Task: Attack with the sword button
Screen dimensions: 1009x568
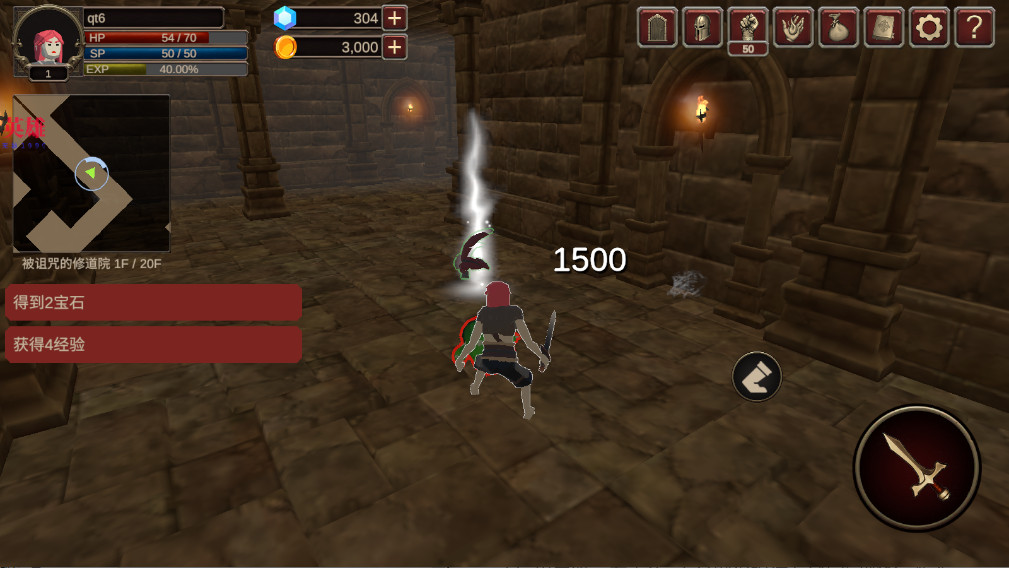Action: tap(916, 467)
